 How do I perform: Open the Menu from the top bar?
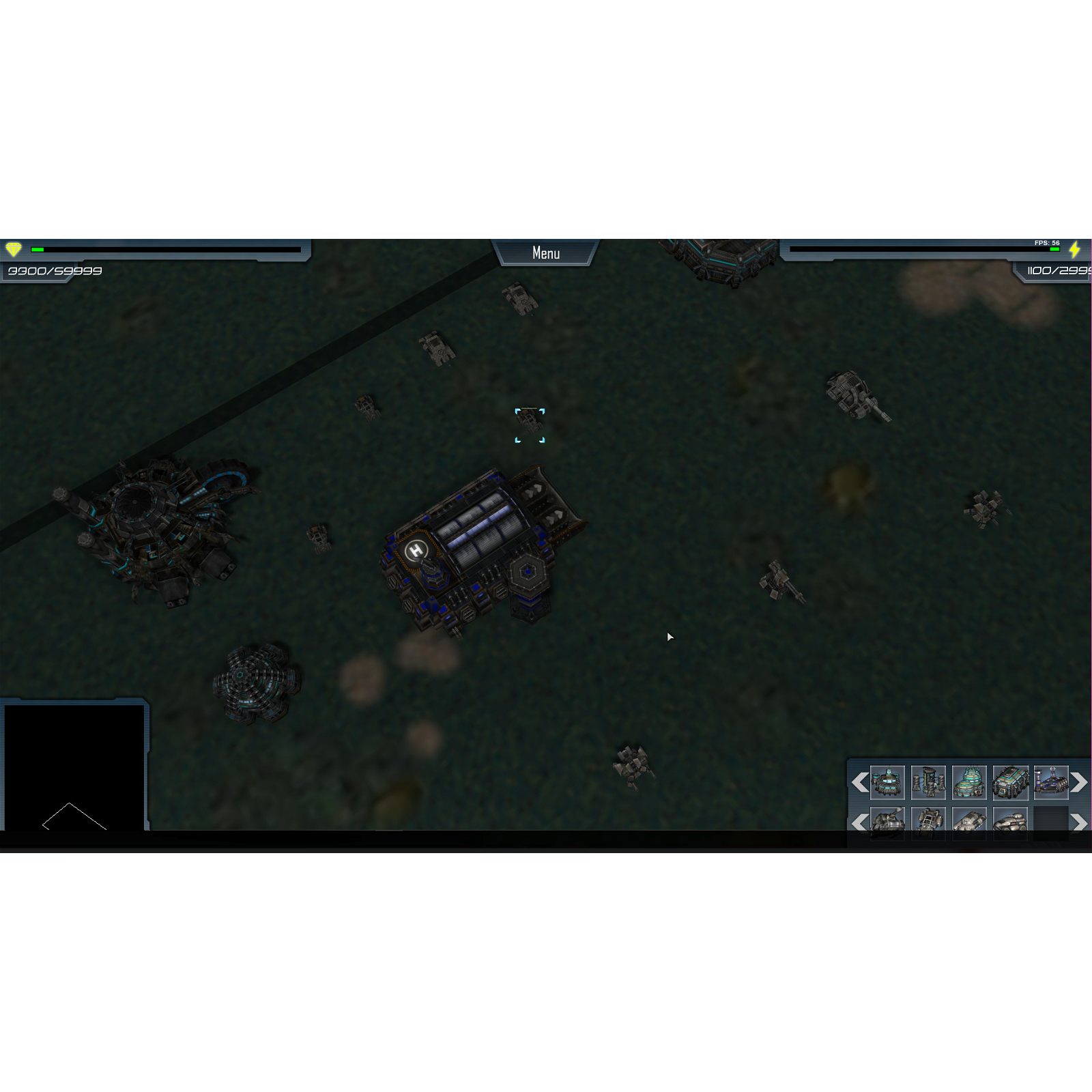546,253
